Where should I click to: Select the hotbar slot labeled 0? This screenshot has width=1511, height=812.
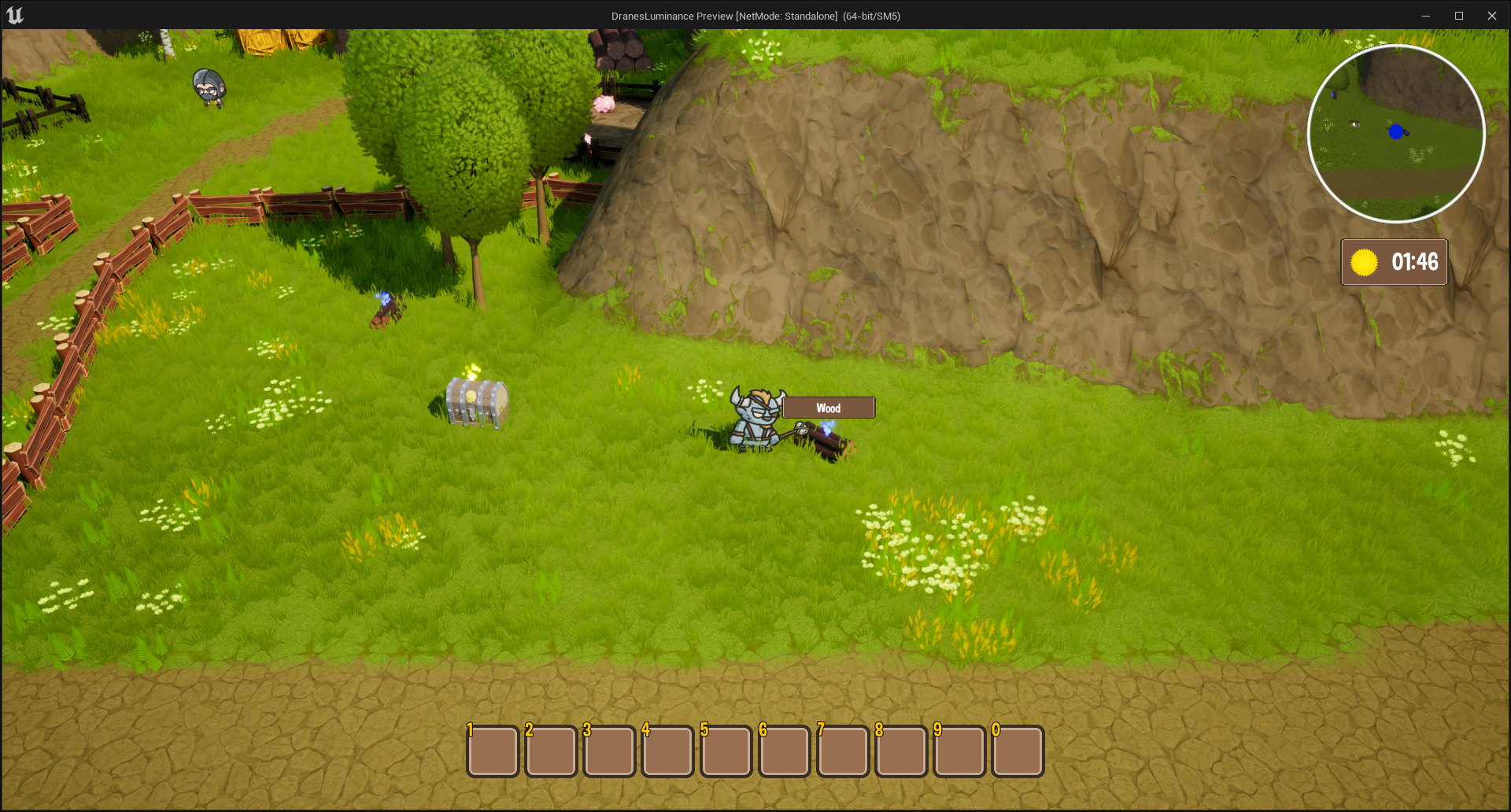tap(1018, 751)
